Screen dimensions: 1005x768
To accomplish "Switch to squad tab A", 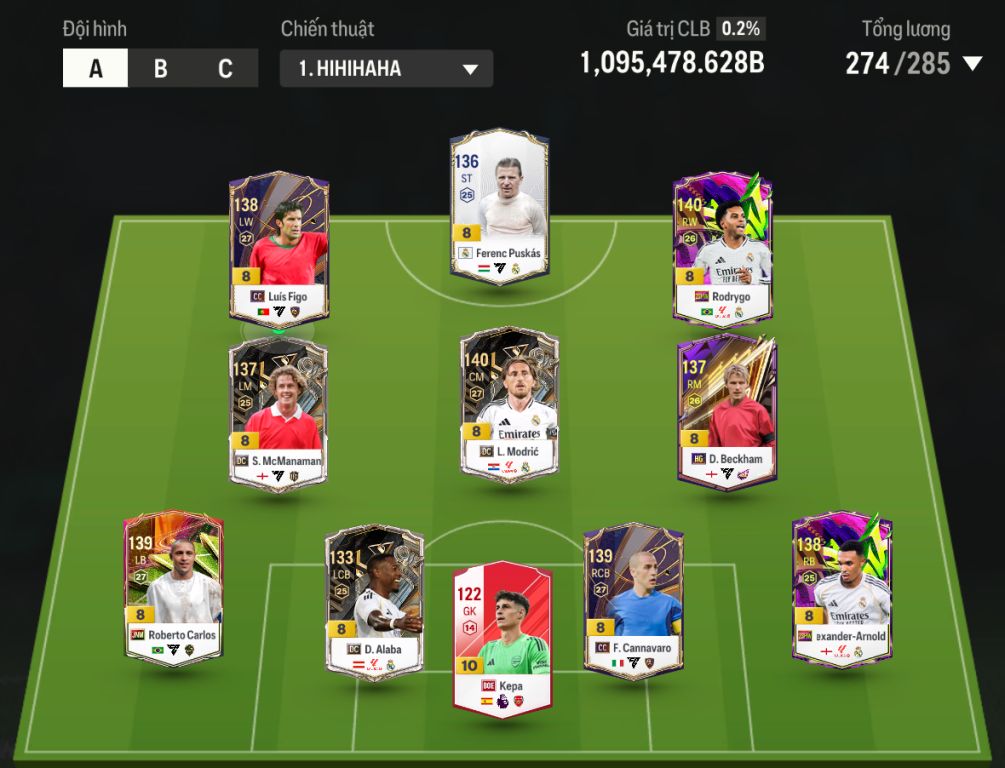I will coord(95,69).
